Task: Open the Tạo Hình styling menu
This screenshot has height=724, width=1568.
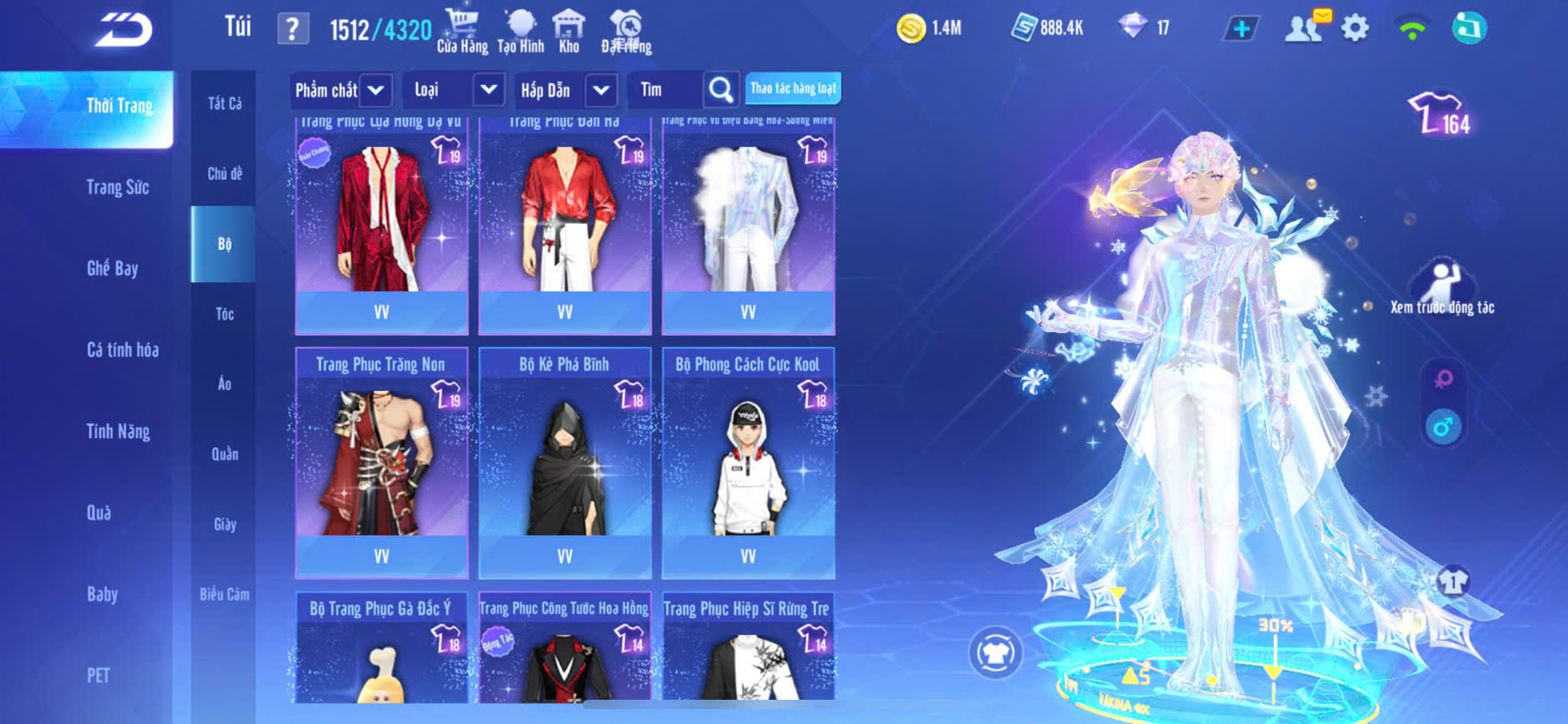Action: point(520,31)
